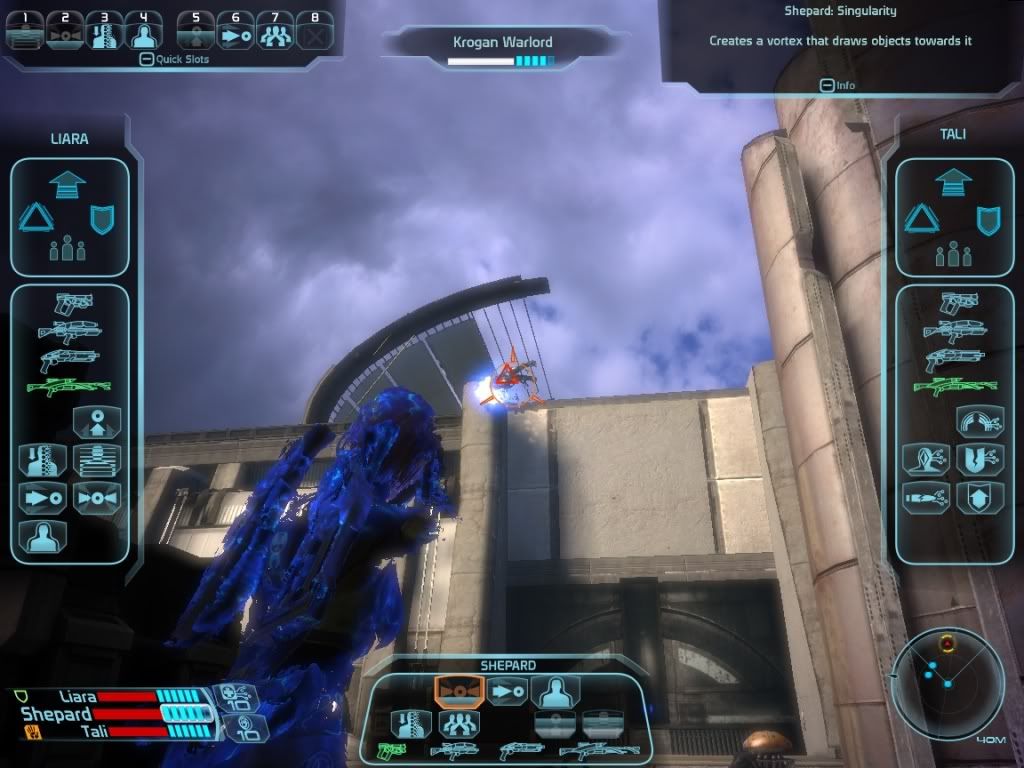The width and height of the screenshot is (1024, 768).
Task: Activate quick slot 3
Action: pos(104,31)
